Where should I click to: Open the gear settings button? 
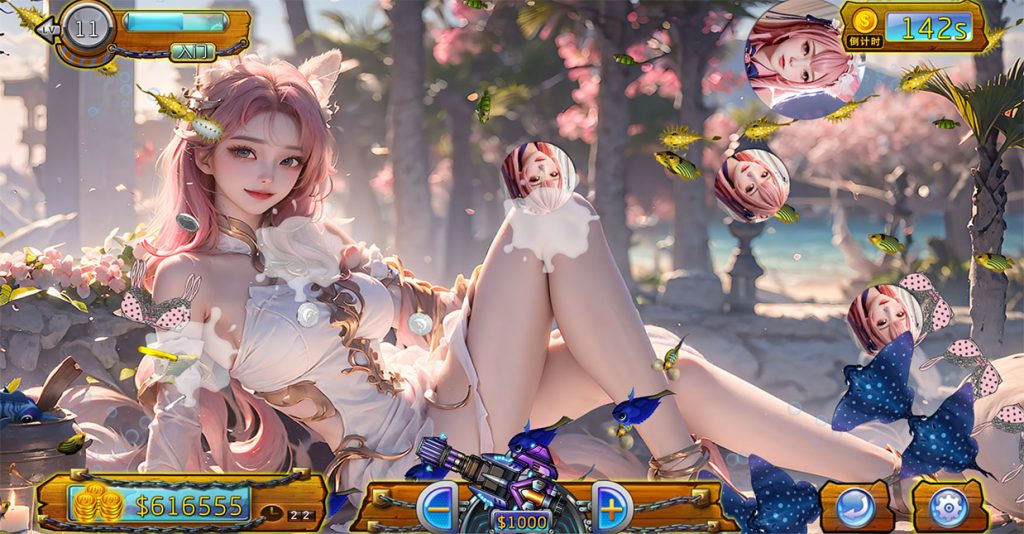tap(948, 507)
